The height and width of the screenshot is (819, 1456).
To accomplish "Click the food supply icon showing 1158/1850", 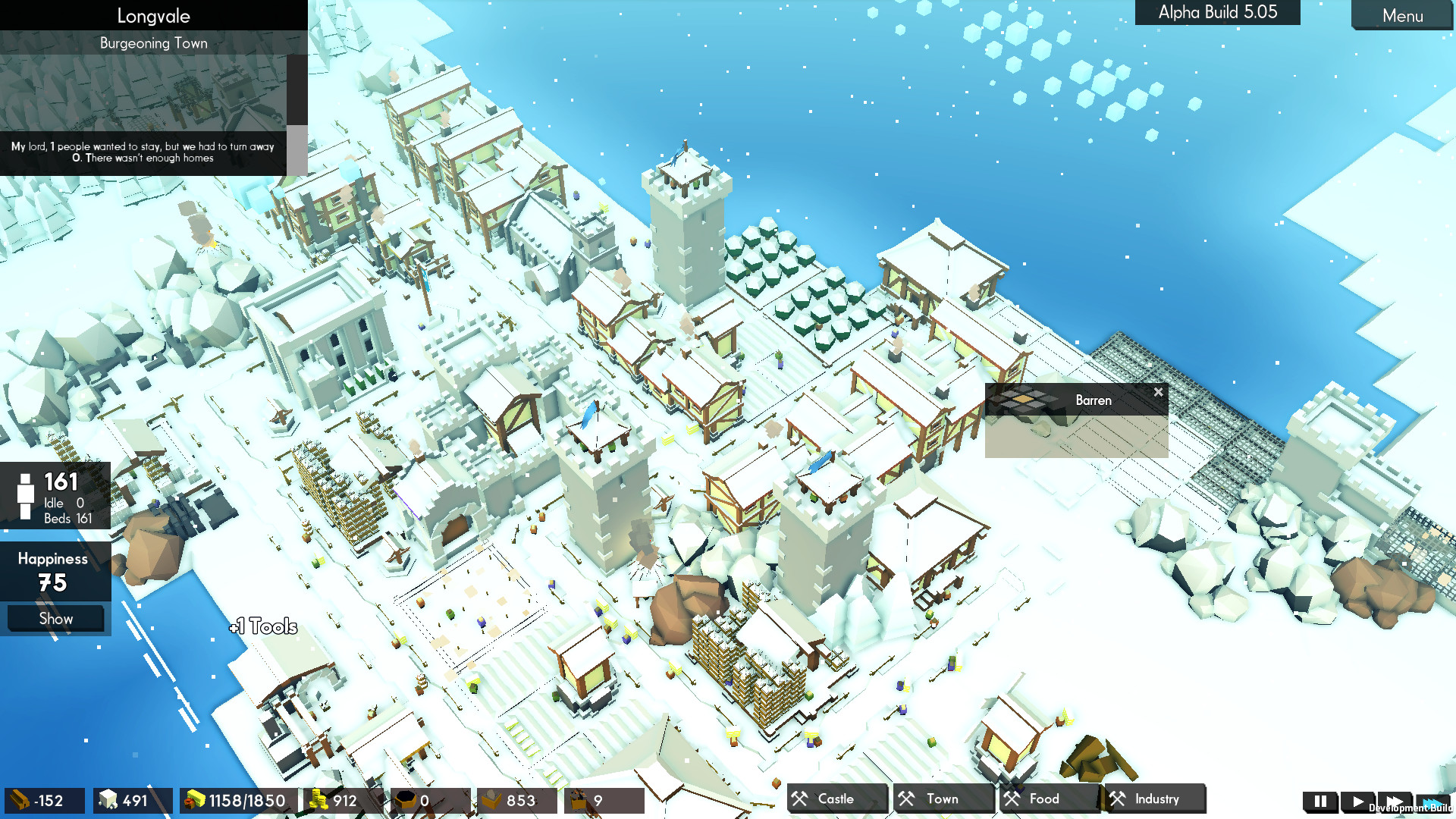I will [193, 800].
